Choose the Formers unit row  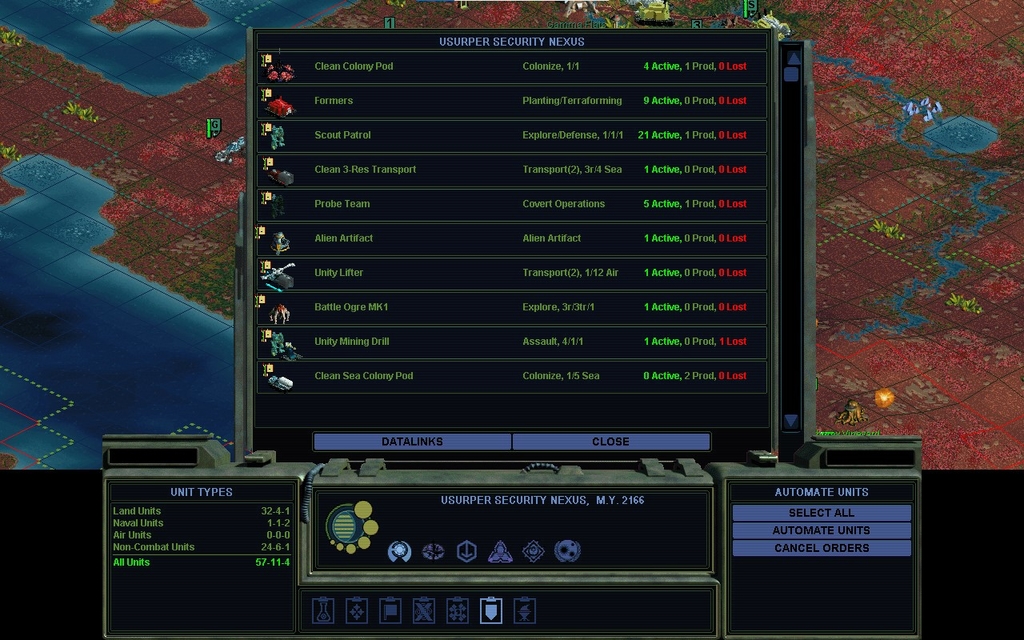(512, 101)
